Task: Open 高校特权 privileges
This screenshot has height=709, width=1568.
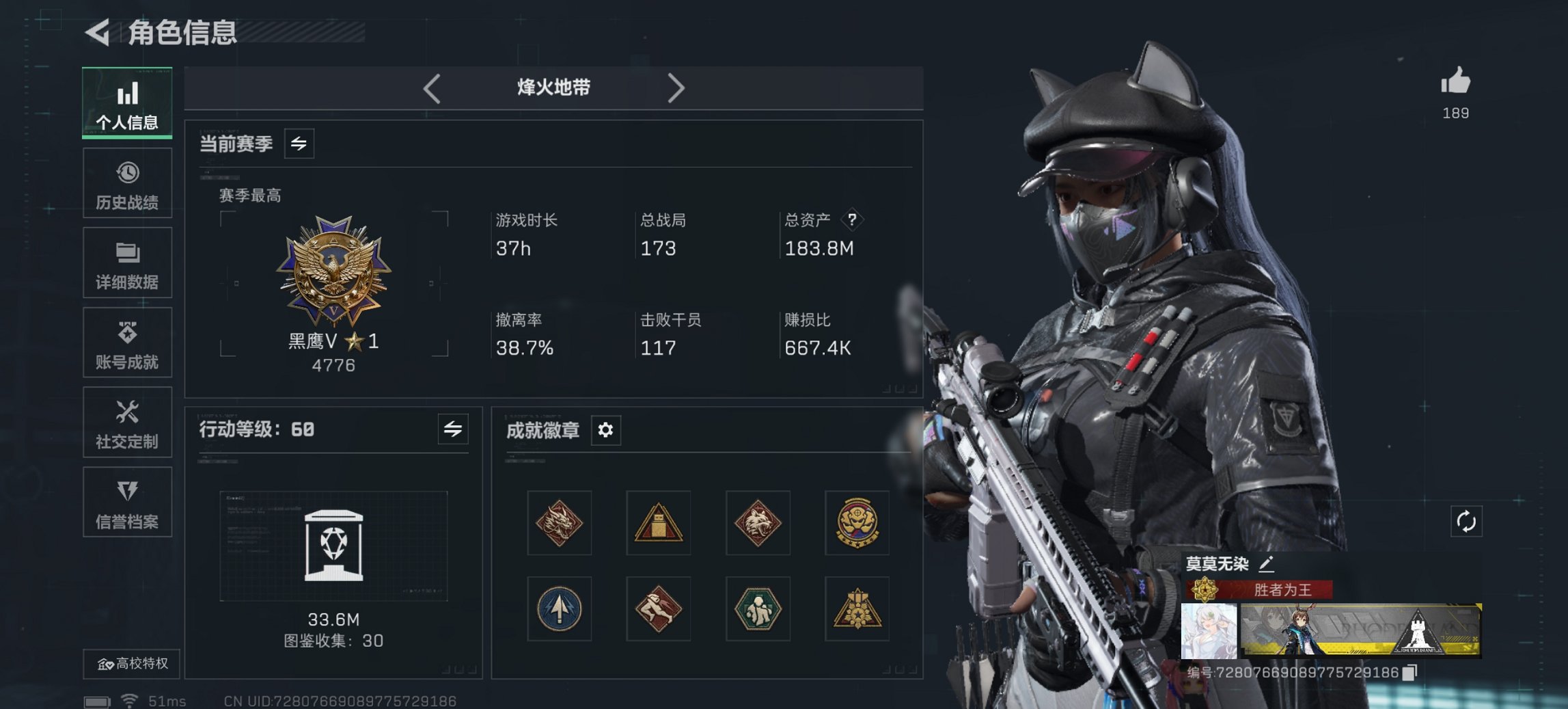Action: click(134, 664)
